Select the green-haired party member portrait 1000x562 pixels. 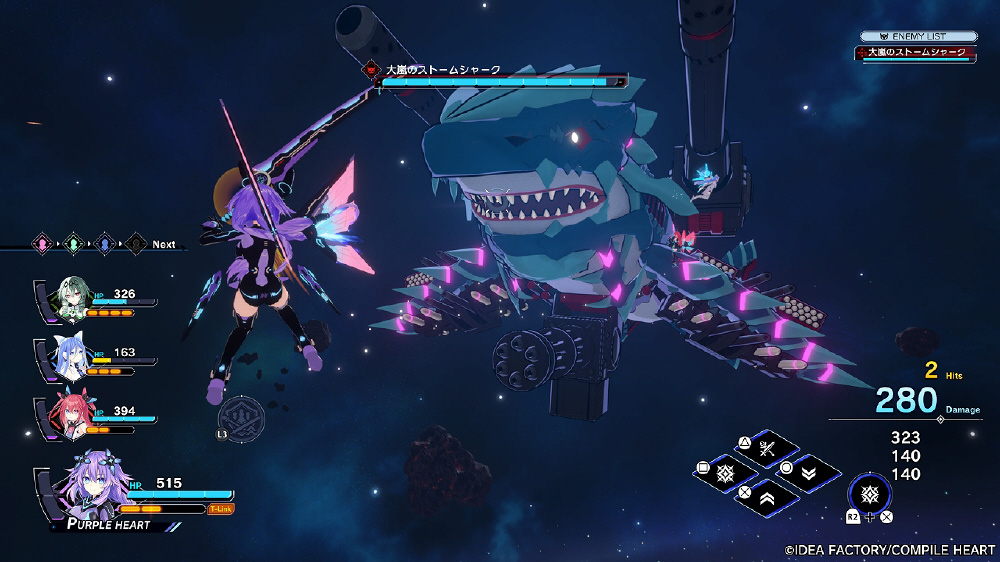coord(72,298)
